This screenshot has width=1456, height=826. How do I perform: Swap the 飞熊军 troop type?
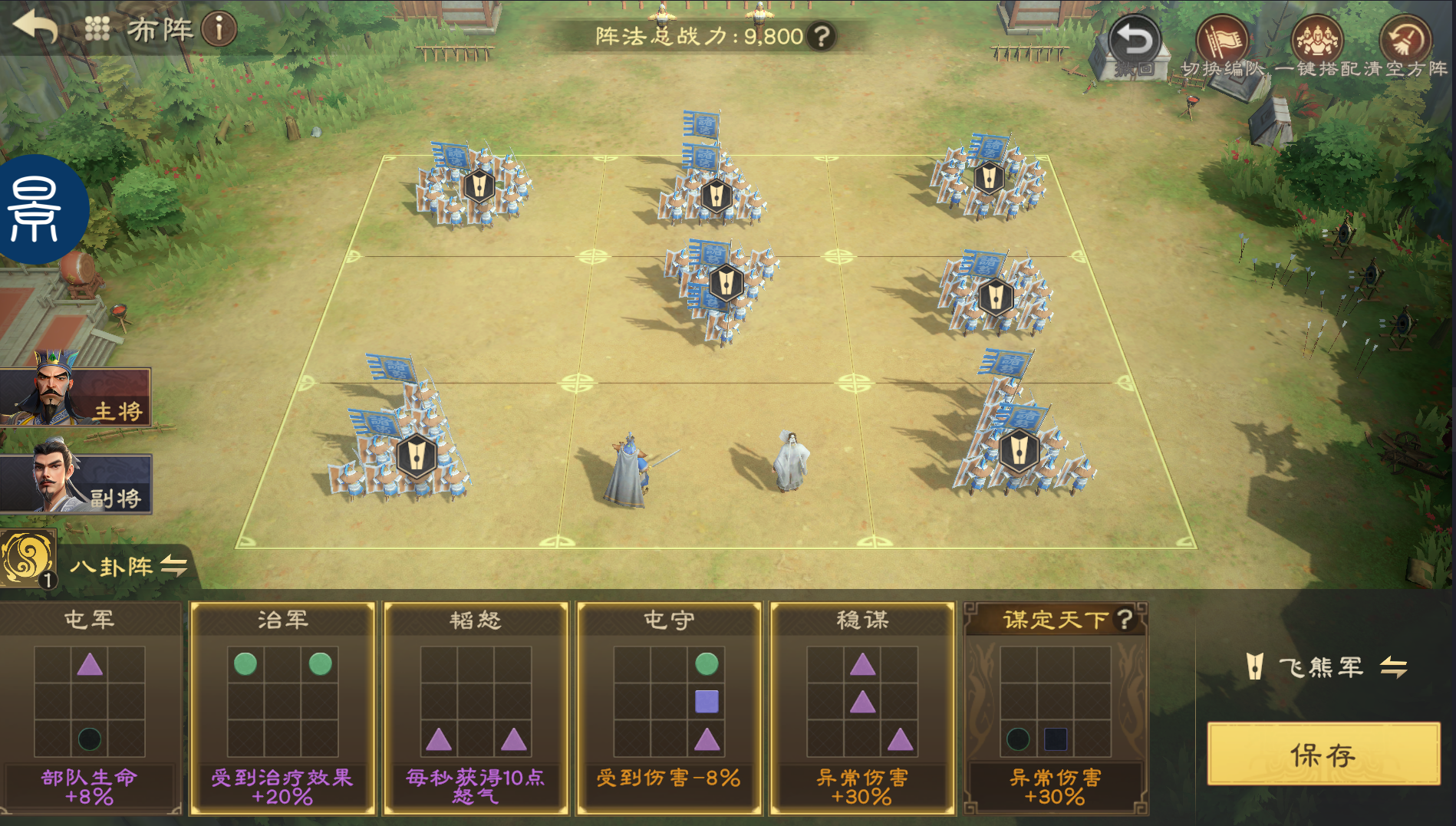click(x=1393, y=667)
